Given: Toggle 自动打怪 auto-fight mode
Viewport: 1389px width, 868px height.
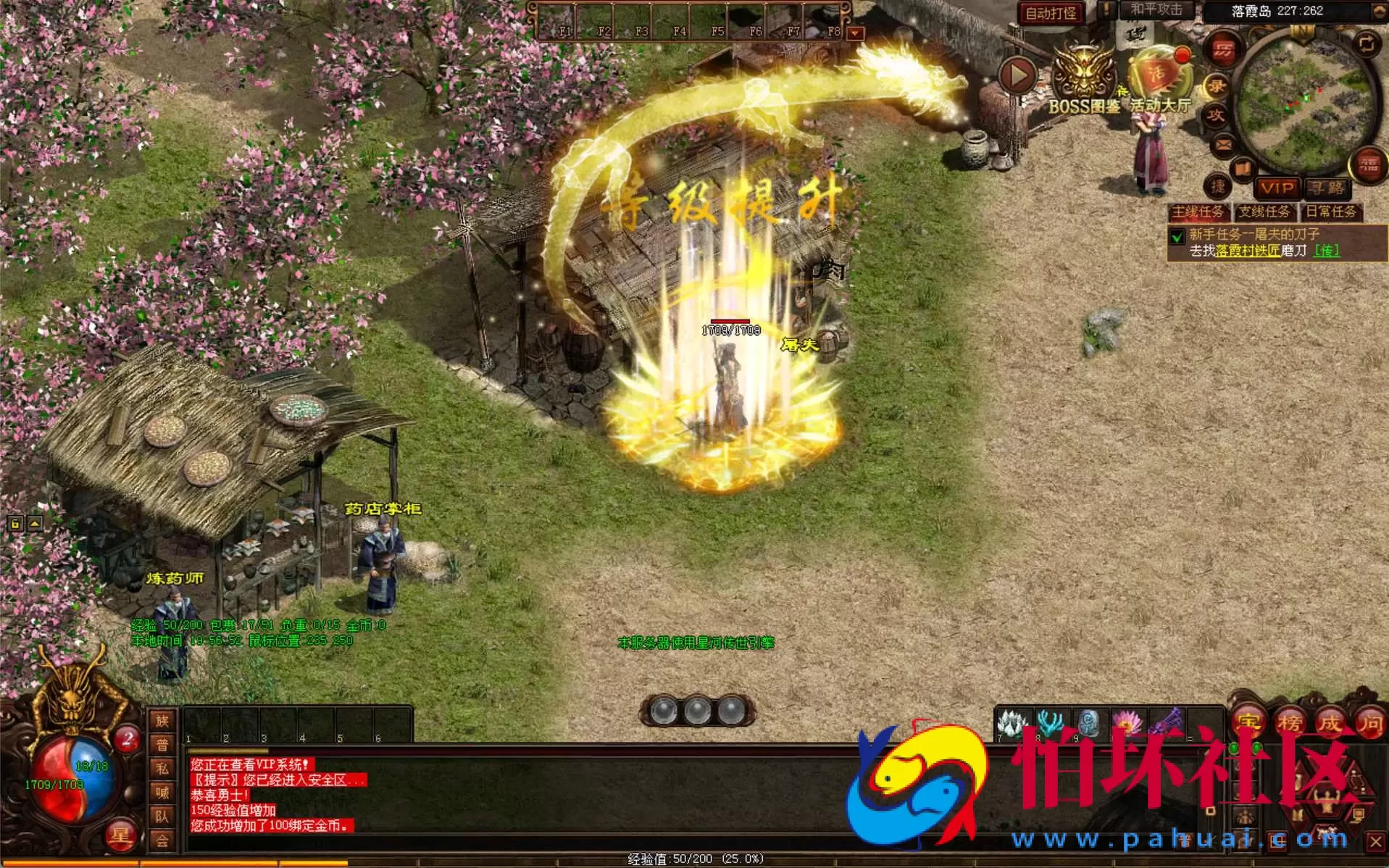Looking at the screenshot, I should point(1051,12).
